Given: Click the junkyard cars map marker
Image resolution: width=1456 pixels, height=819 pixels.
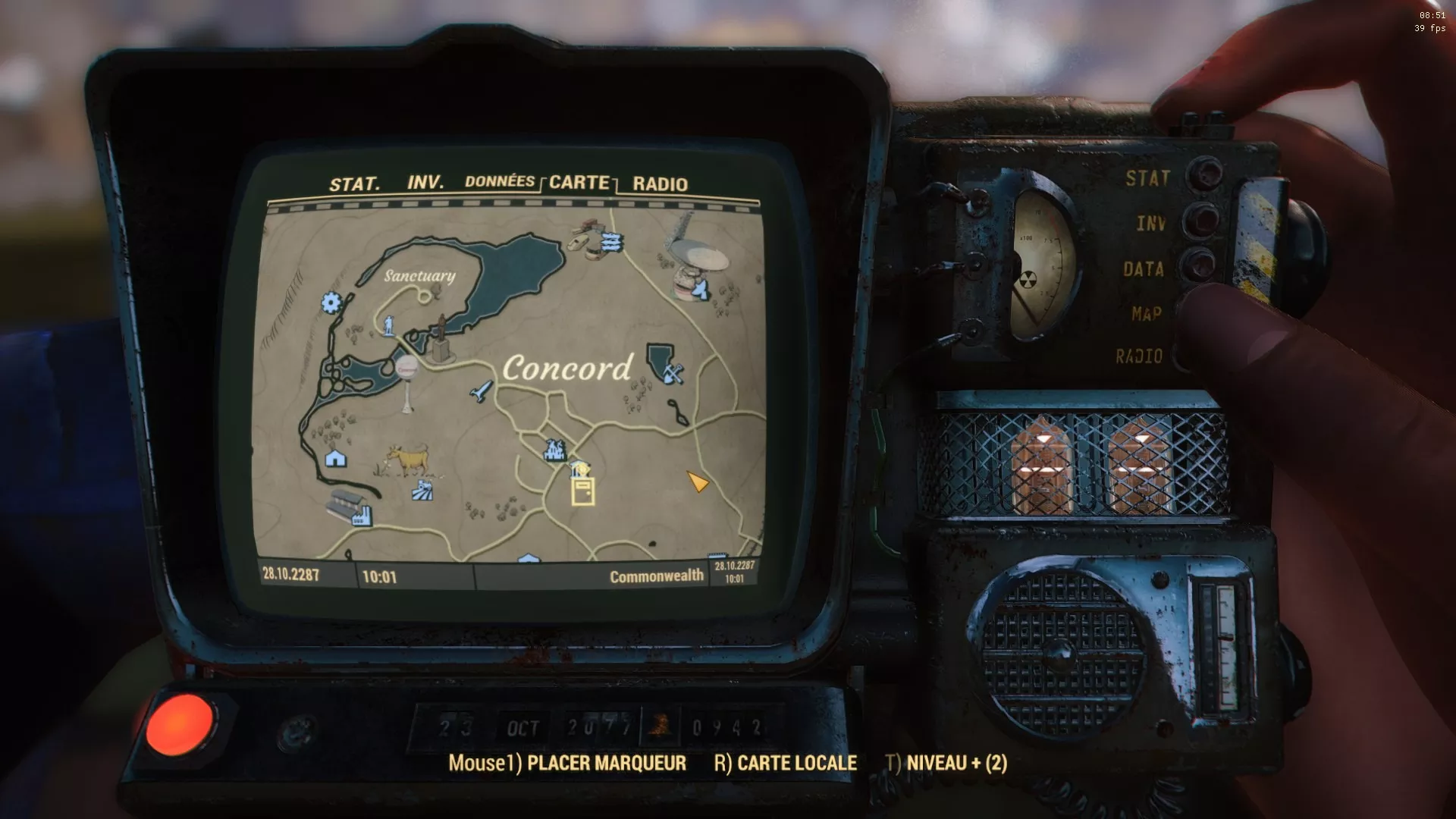Looking at the screenshot, I should [x=610, y=242].
